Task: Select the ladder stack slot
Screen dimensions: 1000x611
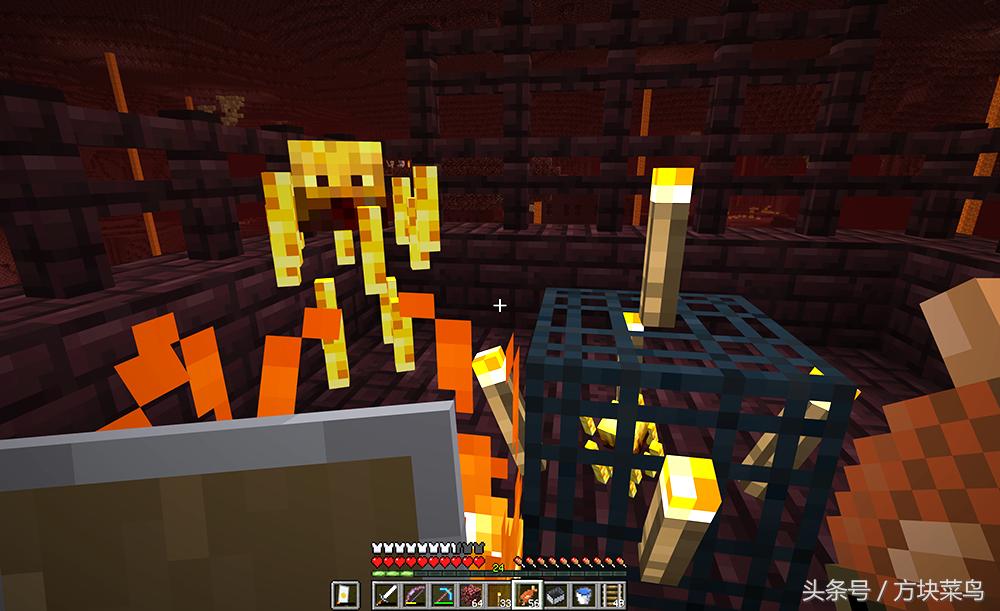Action: (x=611, y=595)
